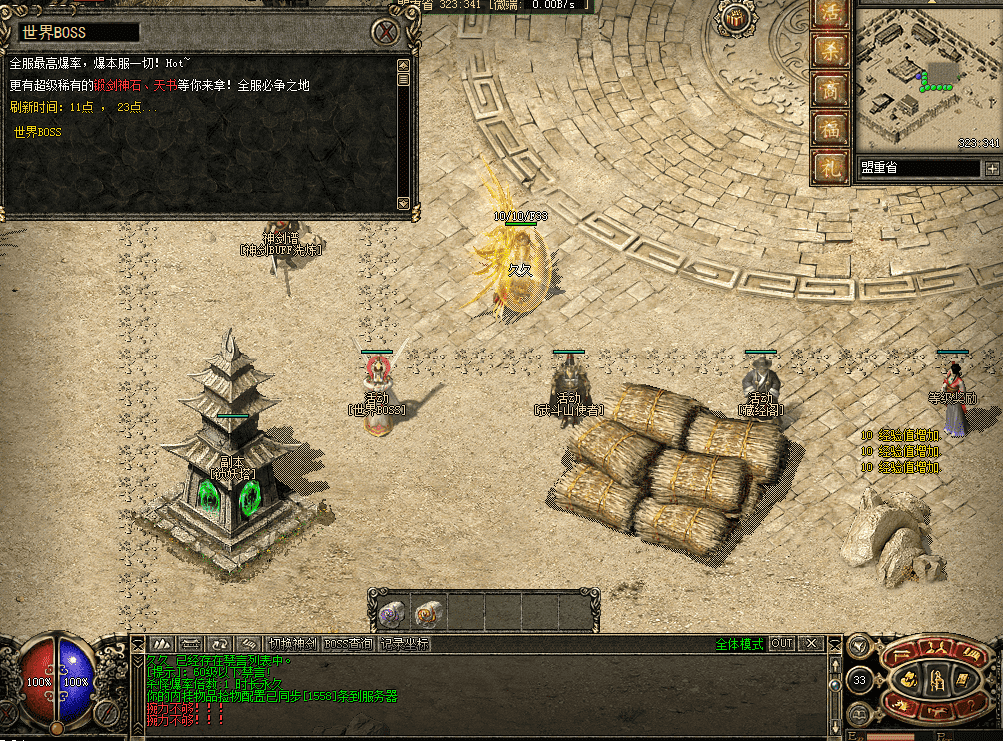Open the 商 shop side button
Screen dimensions: 1003x741
point(830,90)
